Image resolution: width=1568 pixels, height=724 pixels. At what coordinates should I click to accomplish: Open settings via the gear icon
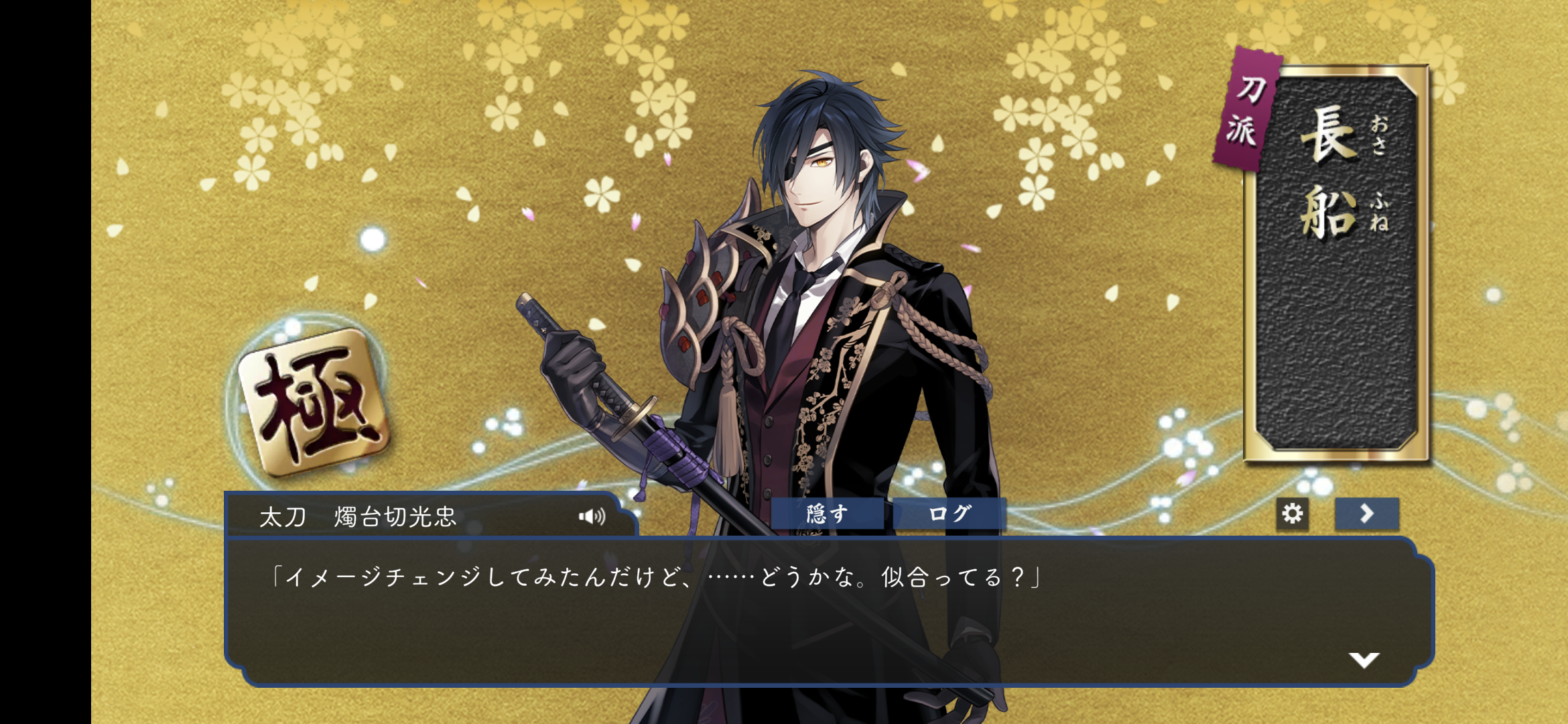[1292, 514]
